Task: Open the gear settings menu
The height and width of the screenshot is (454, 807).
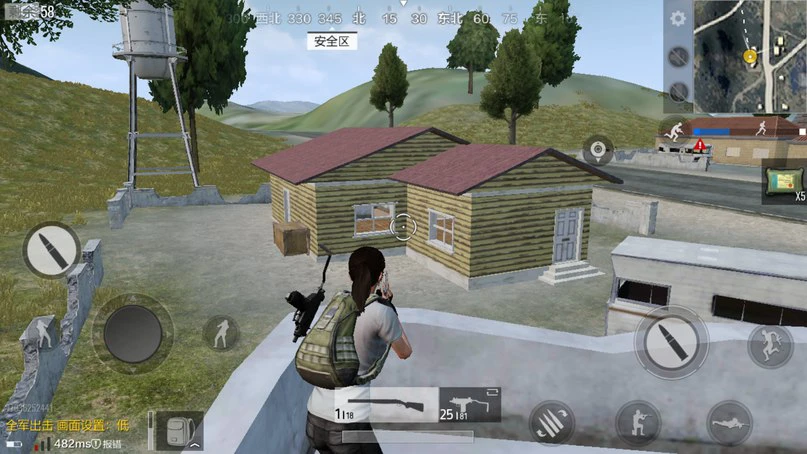Action: 678,19
